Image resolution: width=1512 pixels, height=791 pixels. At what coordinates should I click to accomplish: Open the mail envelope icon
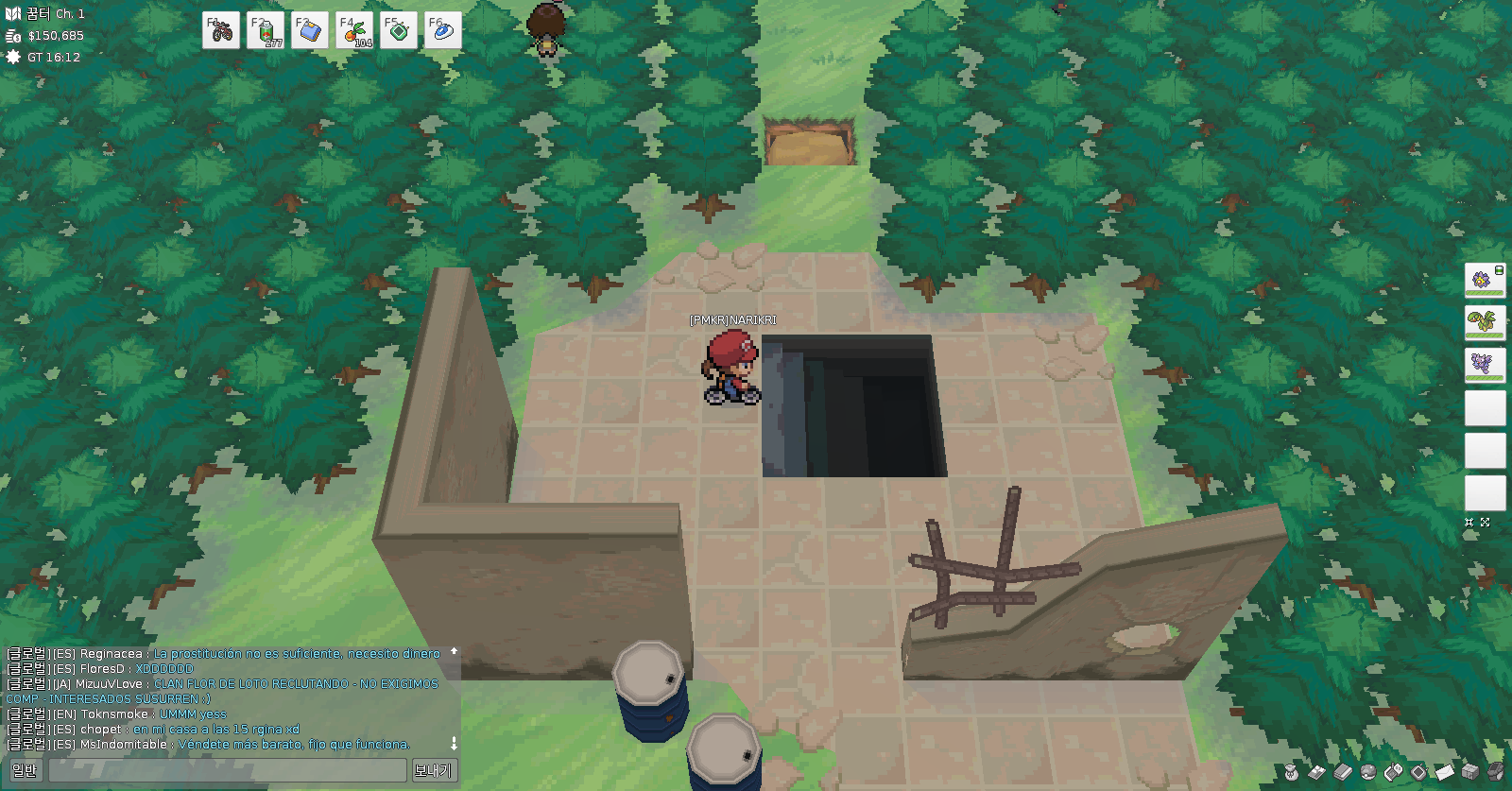1445,772
